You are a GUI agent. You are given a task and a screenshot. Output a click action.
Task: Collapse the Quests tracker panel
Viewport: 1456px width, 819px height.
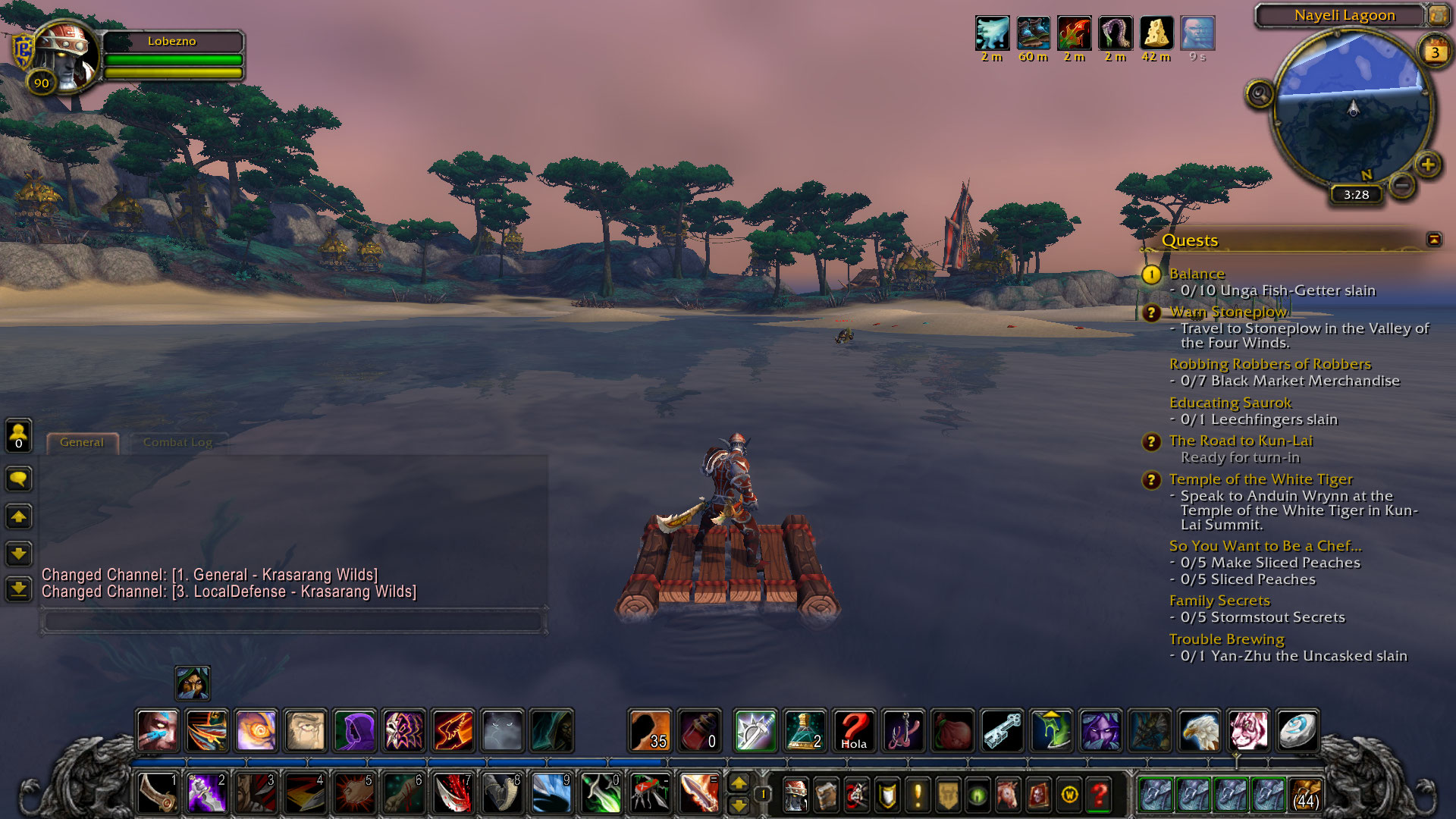coord(1433,240)
